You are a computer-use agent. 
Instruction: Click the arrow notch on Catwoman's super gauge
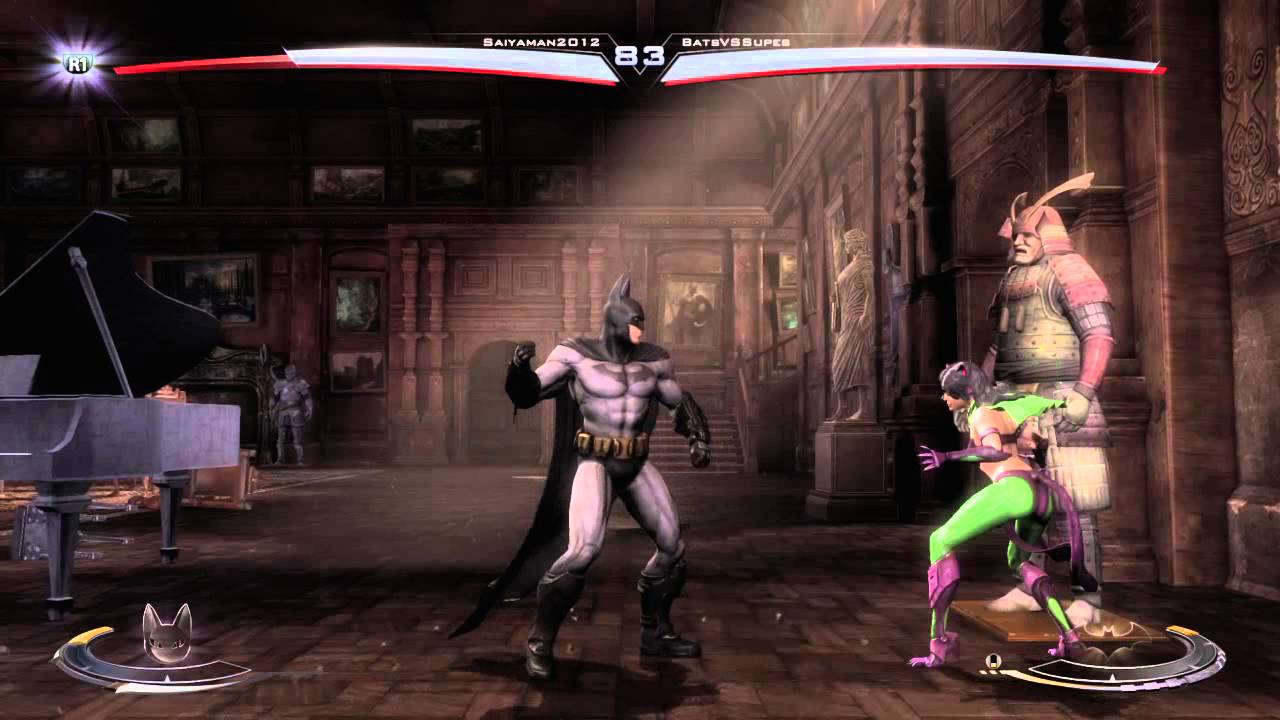pos(166,677)
